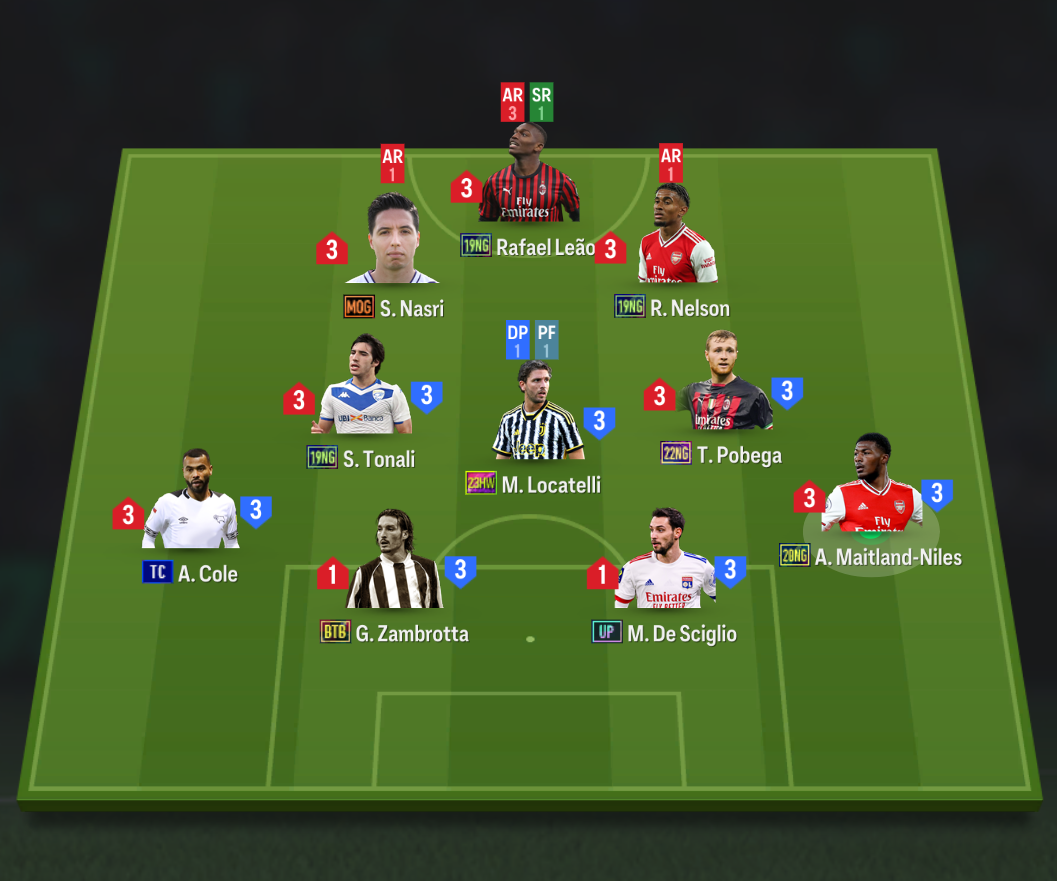
Task: Select M. De Sciglio's player card
Action: coord(665,563)
